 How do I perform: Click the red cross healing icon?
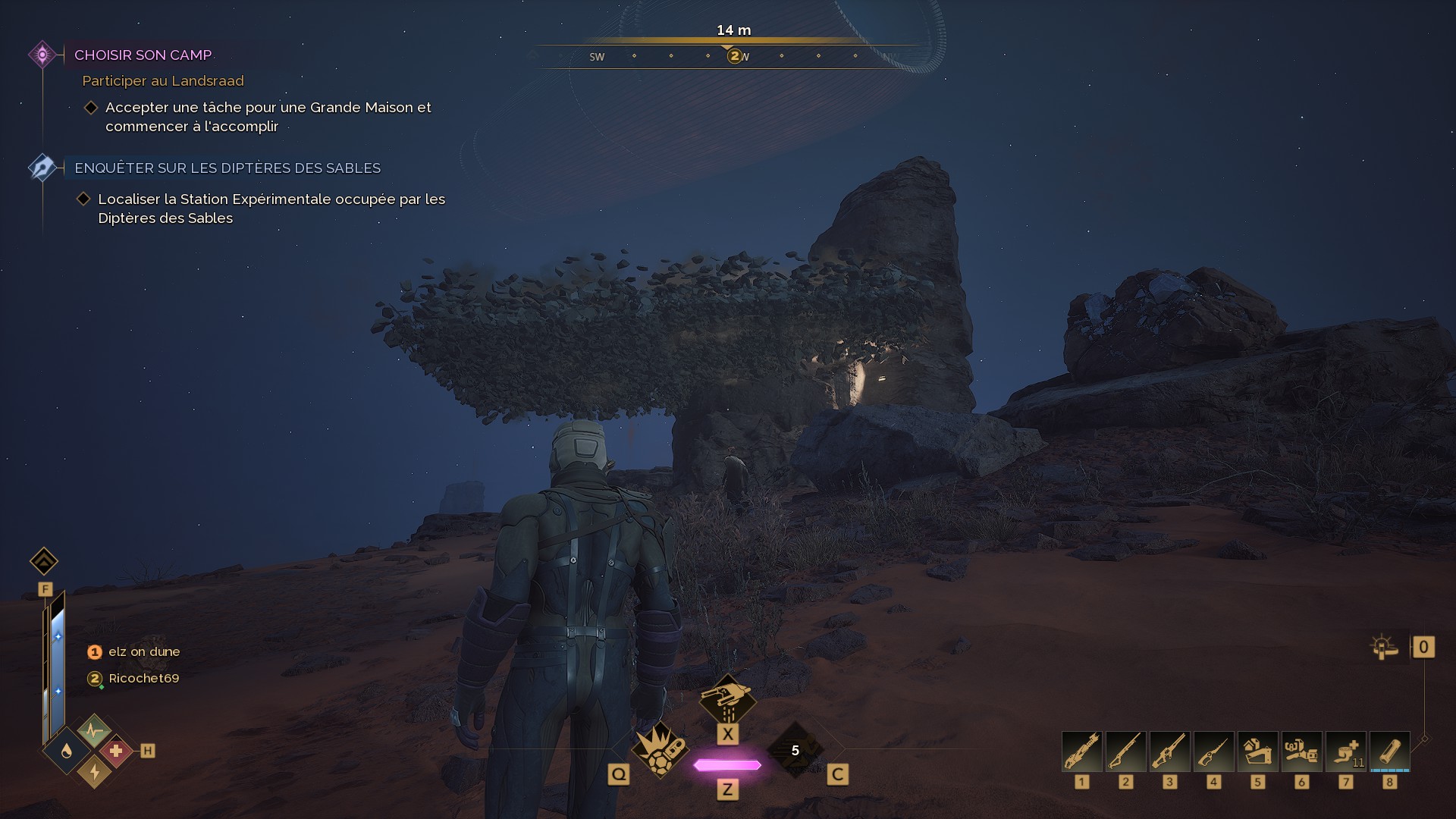[116, 751]
